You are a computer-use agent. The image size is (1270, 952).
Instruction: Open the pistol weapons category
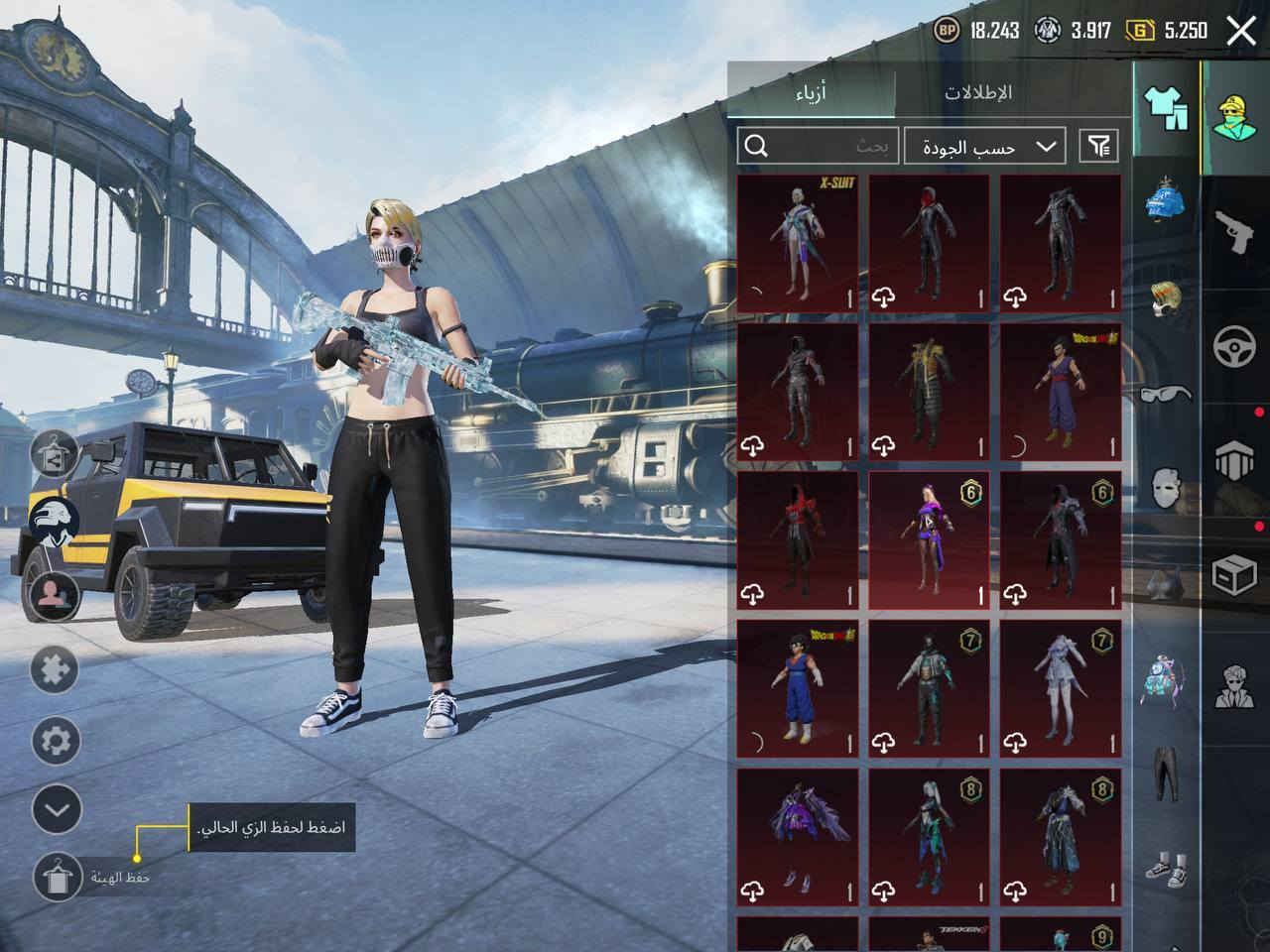[x=1235, y=231]
